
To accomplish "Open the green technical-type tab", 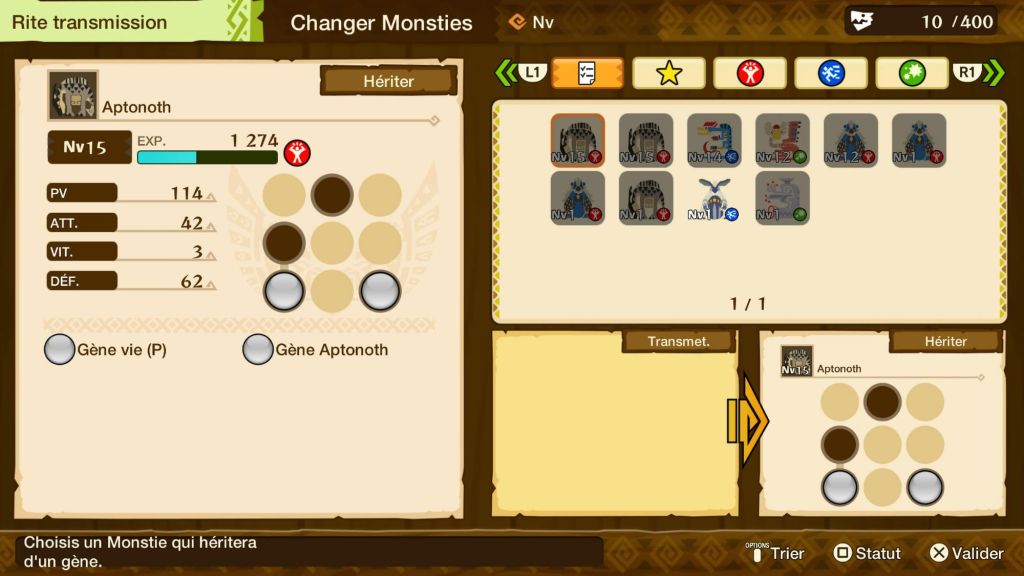I will (911, 73).
